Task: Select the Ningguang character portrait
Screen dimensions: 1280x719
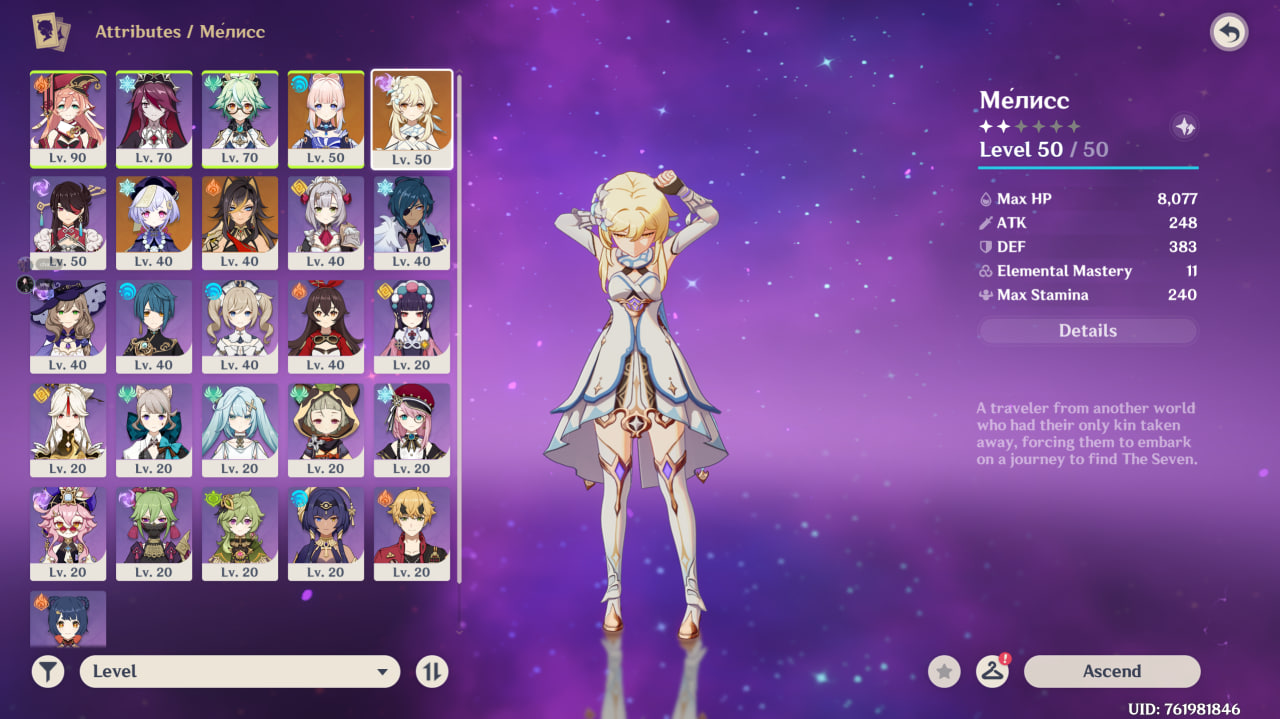Action: point(68,430)
